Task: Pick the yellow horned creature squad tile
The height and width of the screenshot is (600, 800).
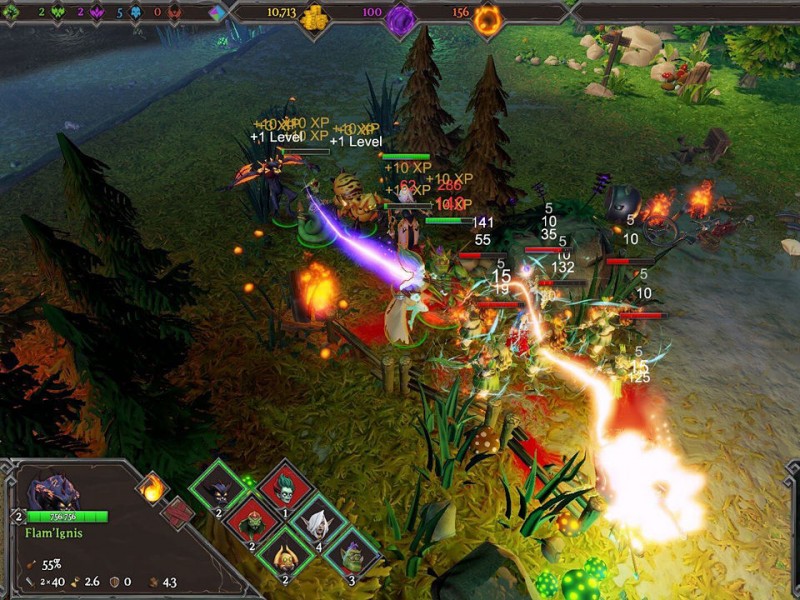Action: pos(286,553)
